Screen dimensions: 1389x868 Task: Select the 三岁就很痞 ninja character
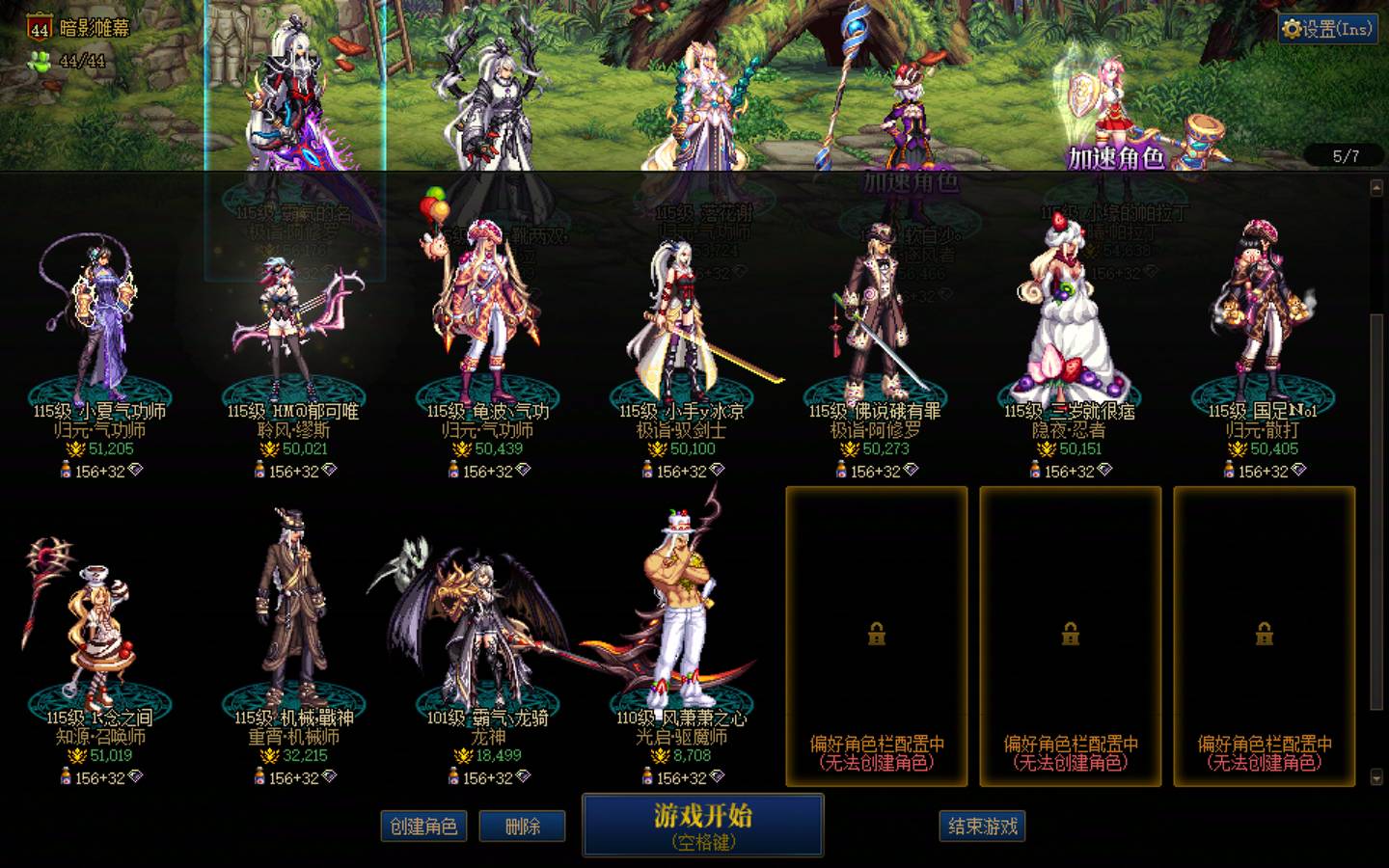(x=1067, y=309)
